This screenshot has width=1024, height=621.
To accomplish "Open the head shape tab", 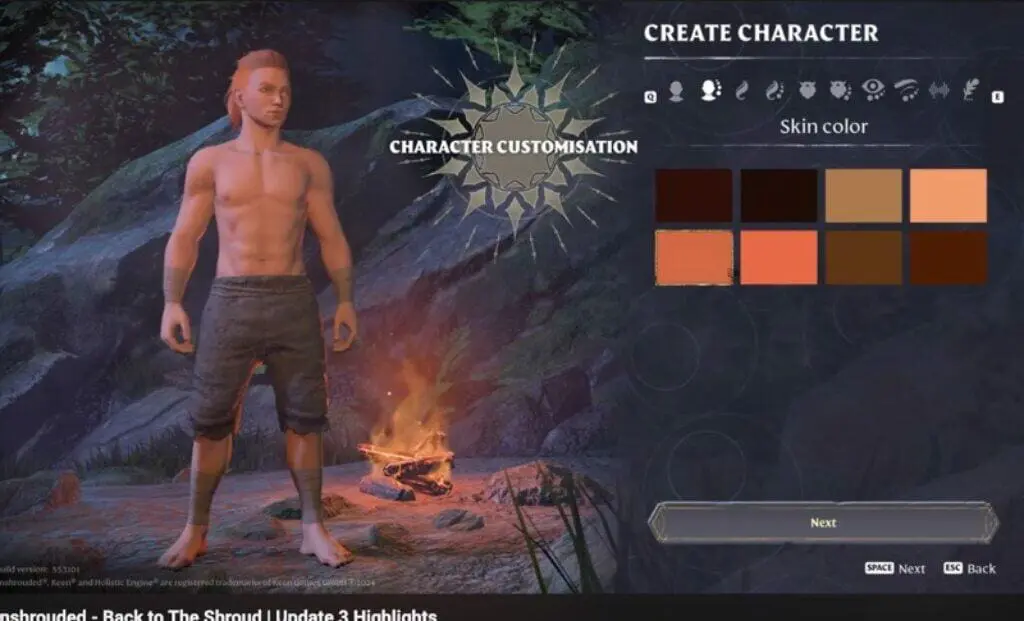I will (x=677, y=92).
